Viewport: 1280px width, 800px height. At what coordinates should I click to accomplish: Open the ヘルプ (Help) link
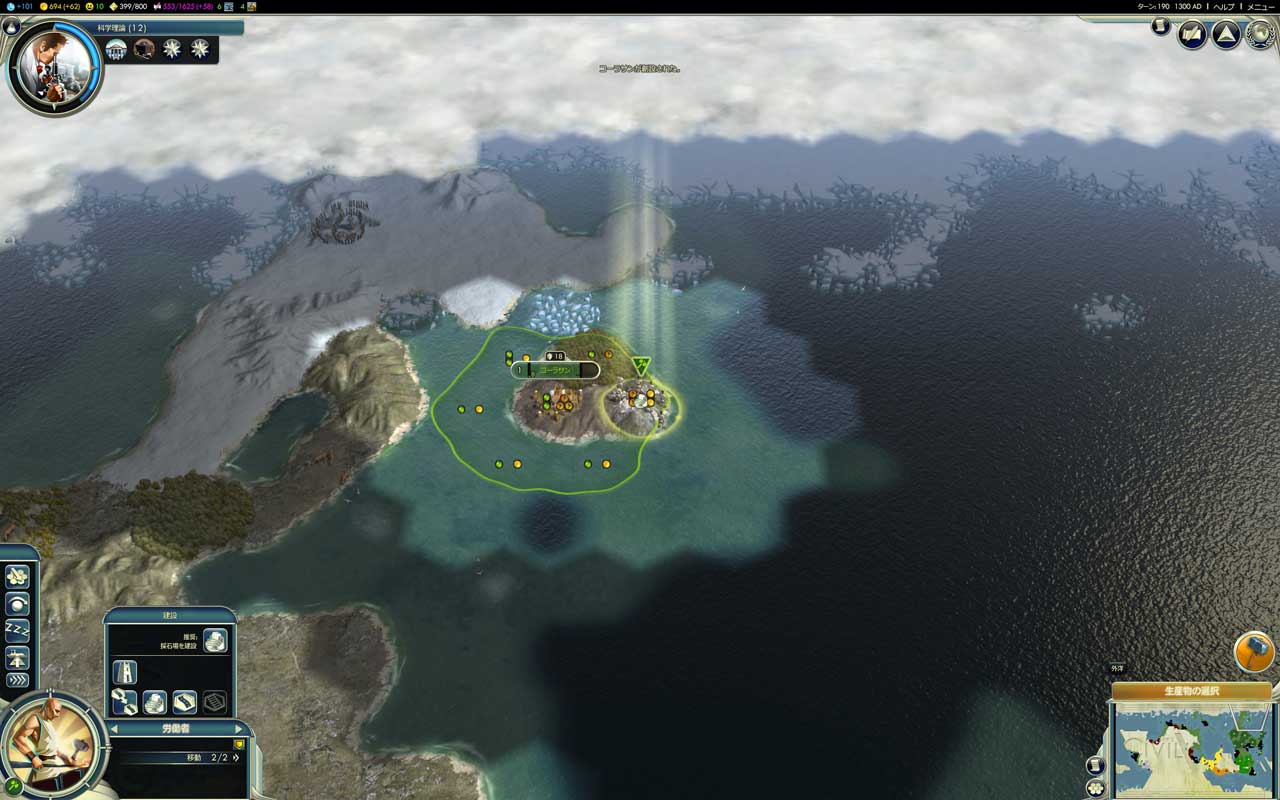tap(1224, 6)
